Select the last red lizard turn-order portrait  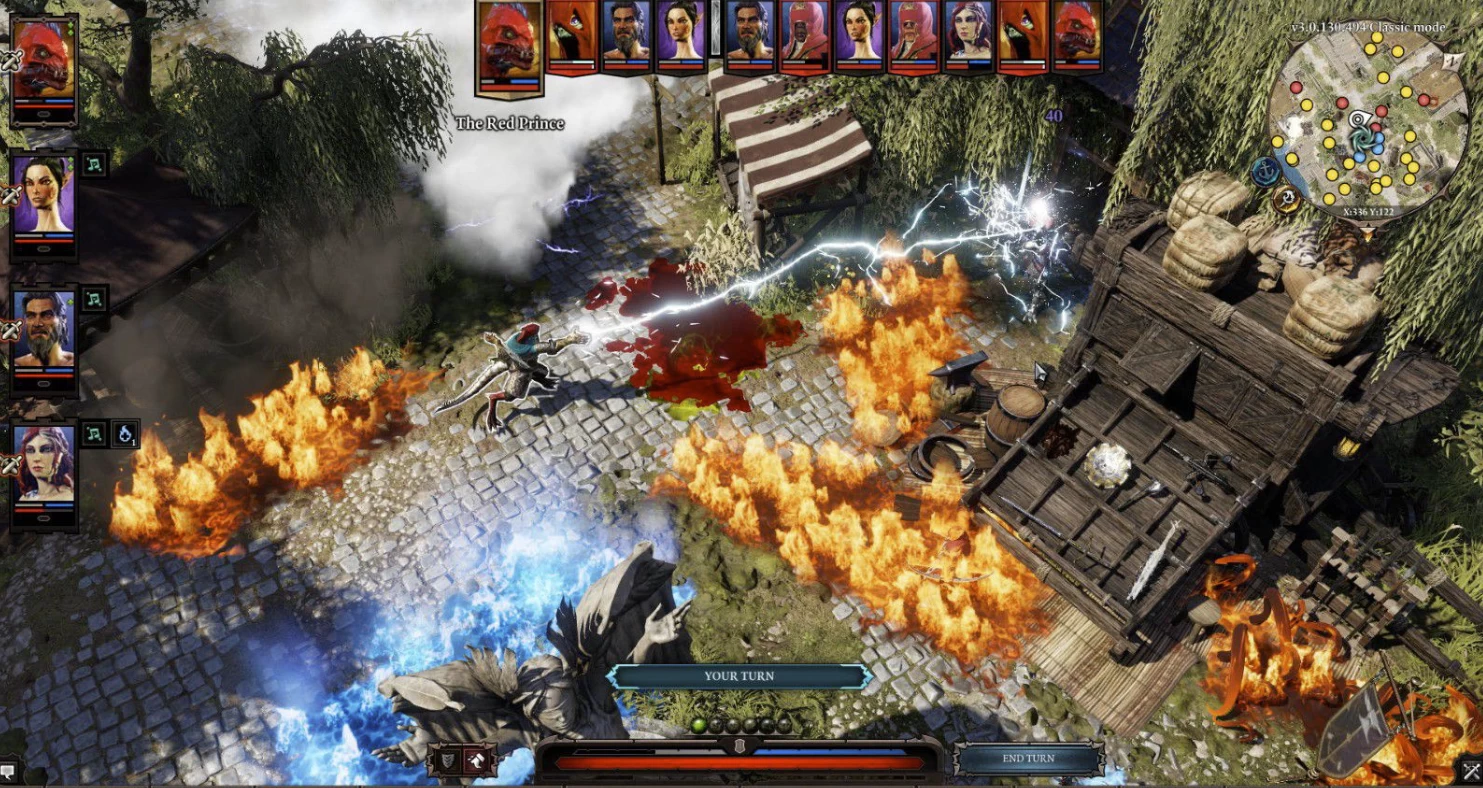pos(1077,37)
